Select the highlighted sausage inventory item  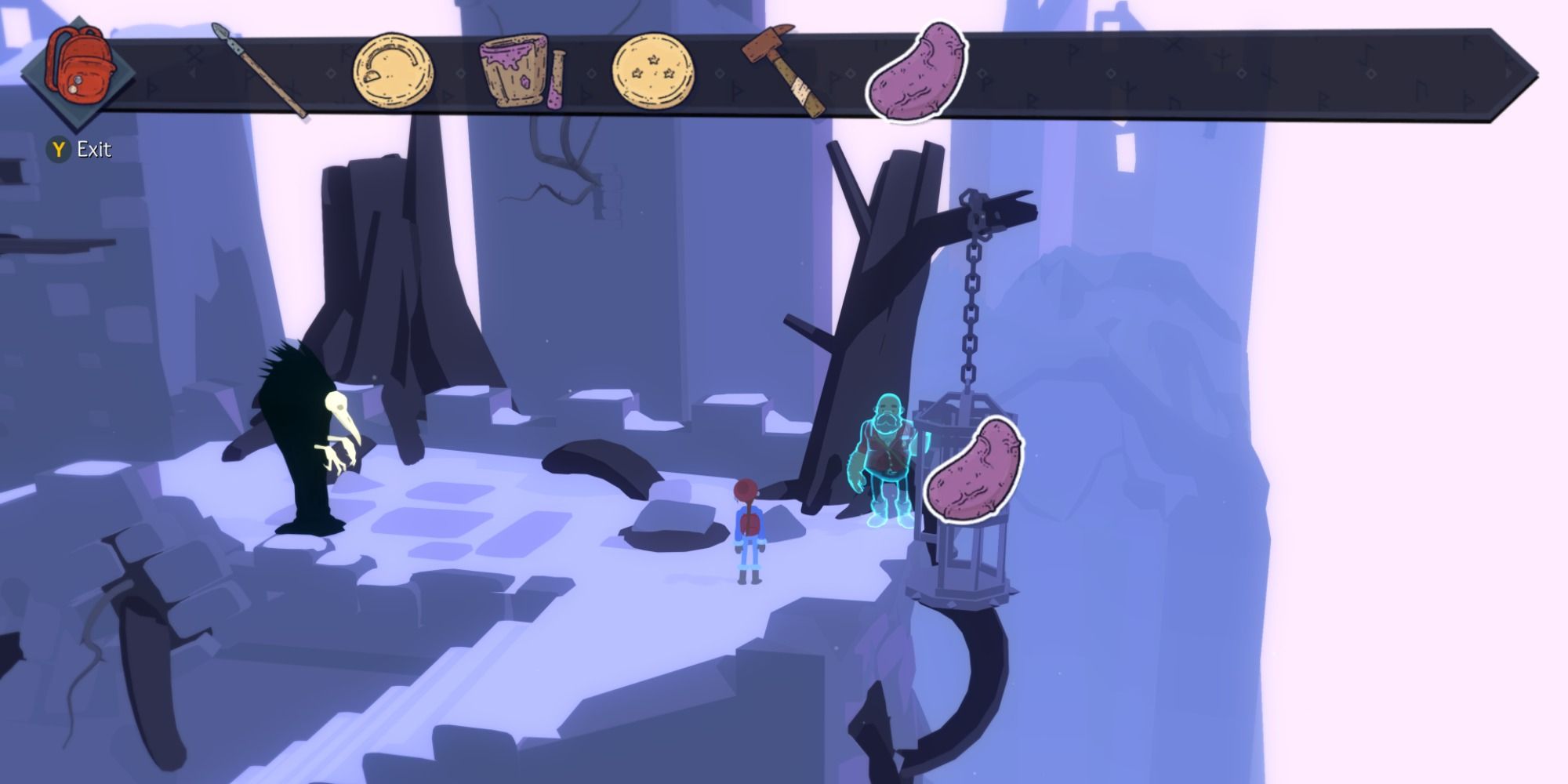pos(913,67)
